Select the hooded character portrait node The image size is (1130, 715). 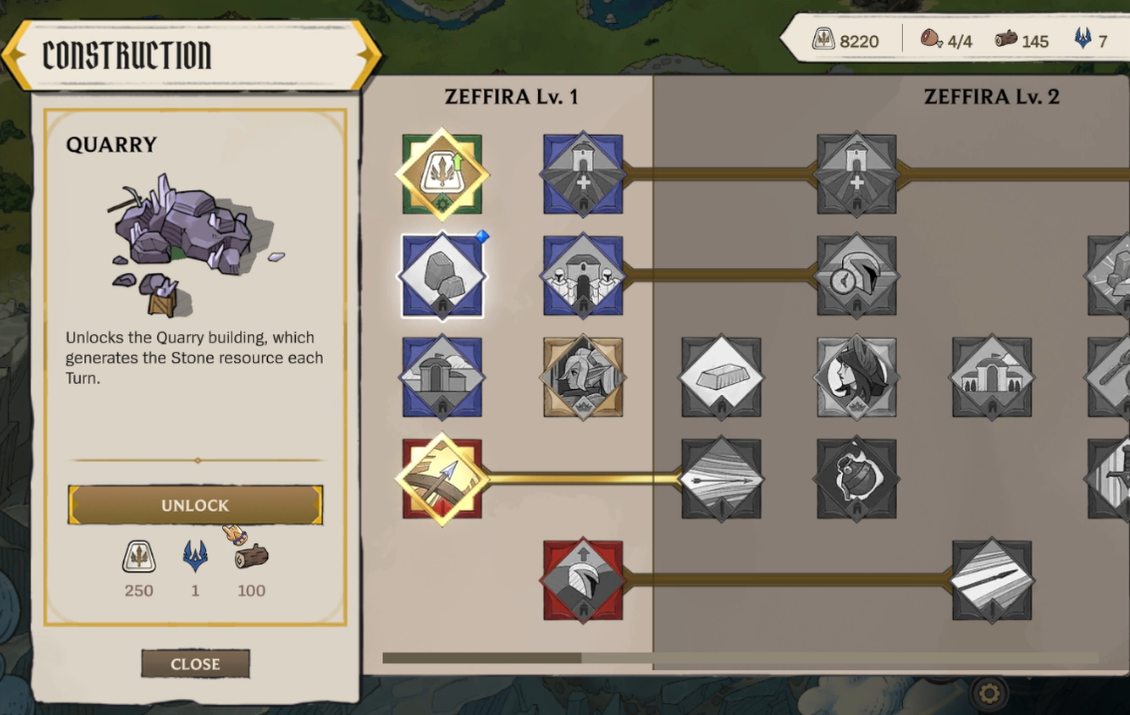tap(856, 377)
